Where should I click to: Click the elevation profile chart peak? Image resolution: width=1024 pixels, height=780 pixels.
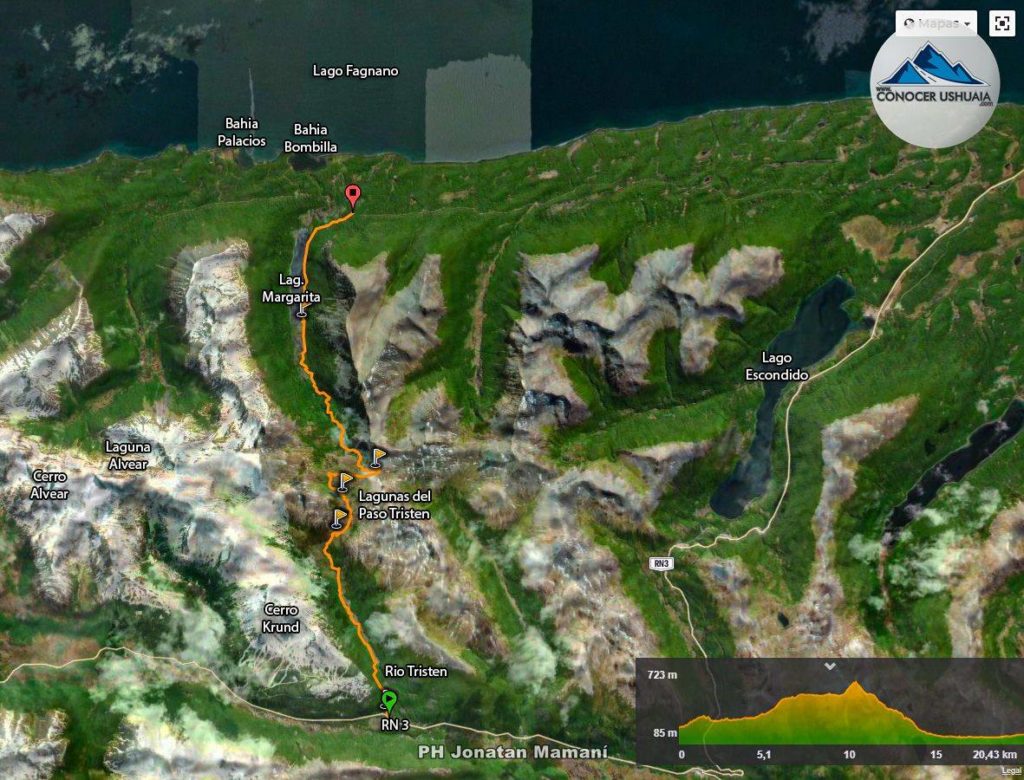(854, 685)
